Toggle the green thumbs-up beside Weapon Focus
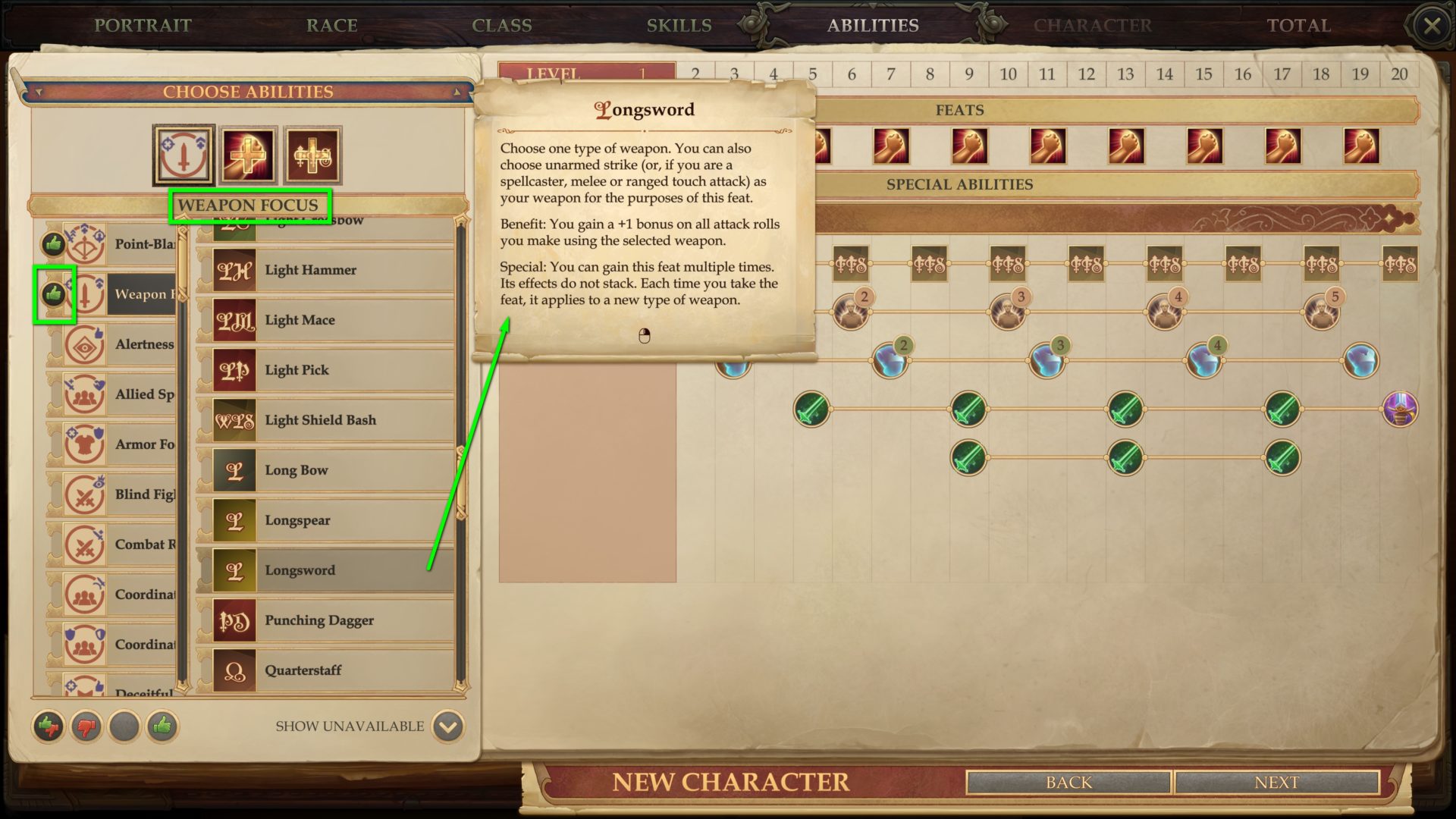Screen dimensions: 1456x819 coord(54,295)
